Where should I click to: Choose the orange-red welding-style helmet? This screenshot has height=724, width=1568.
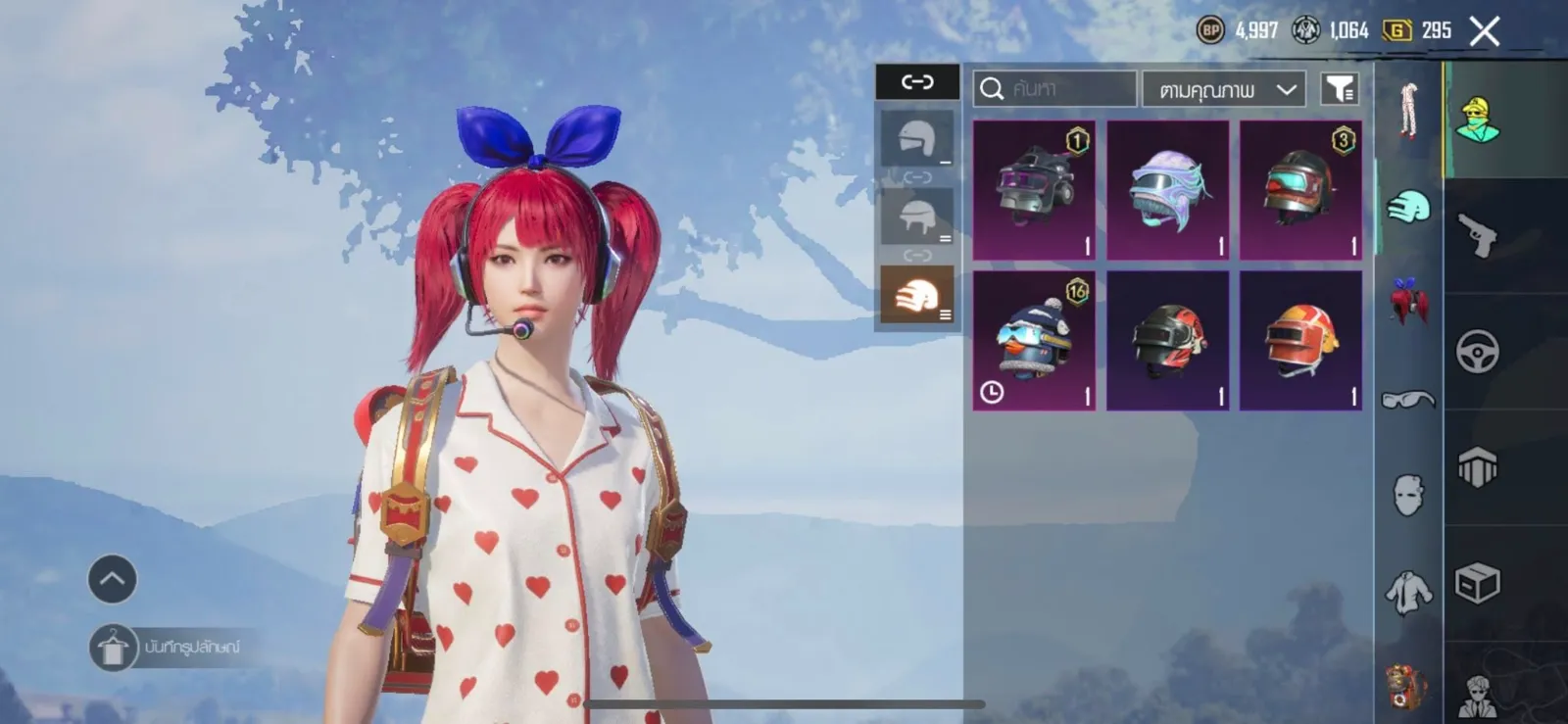1300,340
